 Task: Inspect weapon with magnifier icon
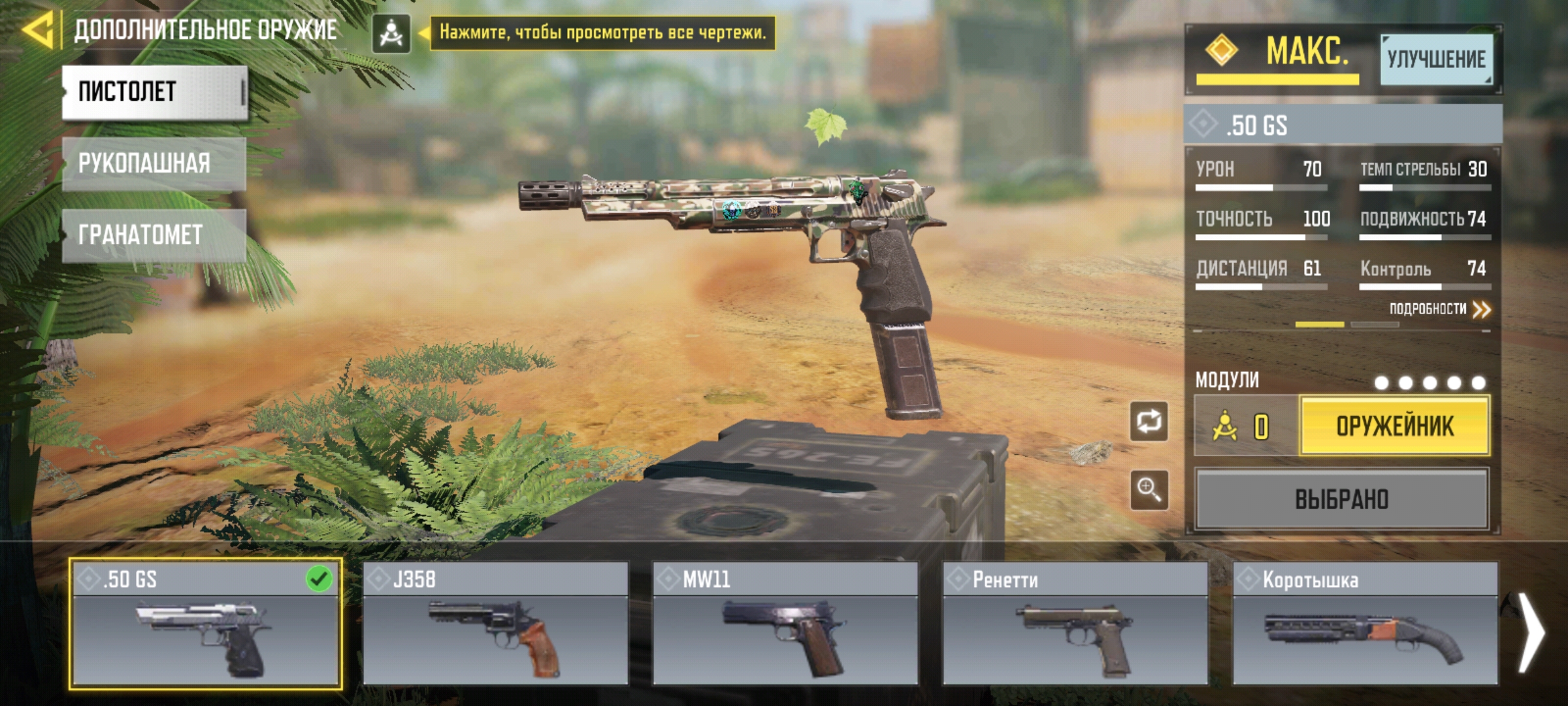1149,489
